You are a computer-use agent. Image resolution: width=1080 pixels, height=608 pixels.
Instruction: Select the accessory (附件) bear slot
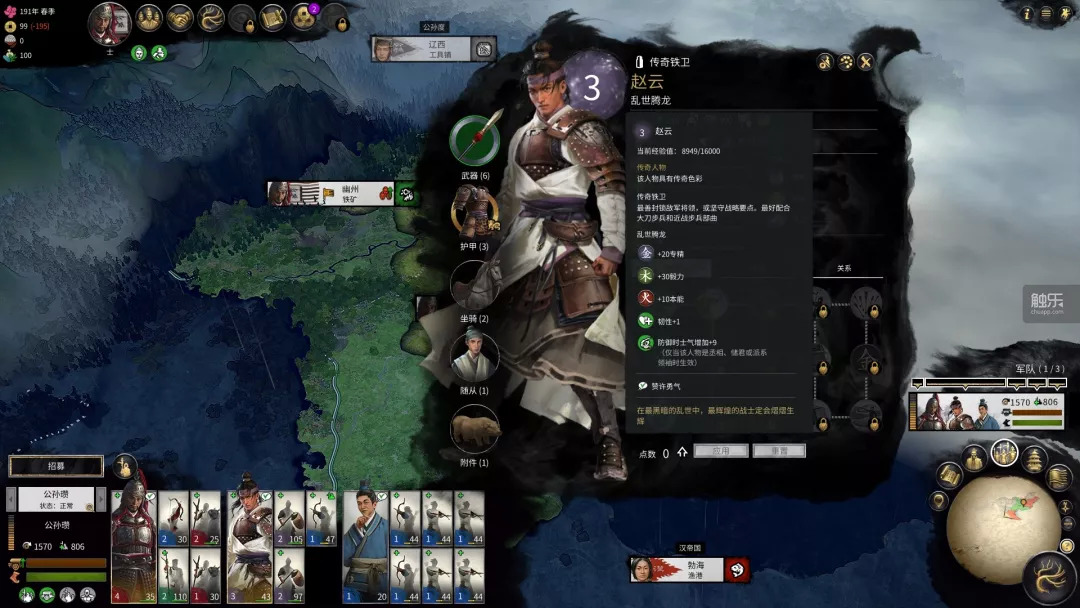click(475, 428)
